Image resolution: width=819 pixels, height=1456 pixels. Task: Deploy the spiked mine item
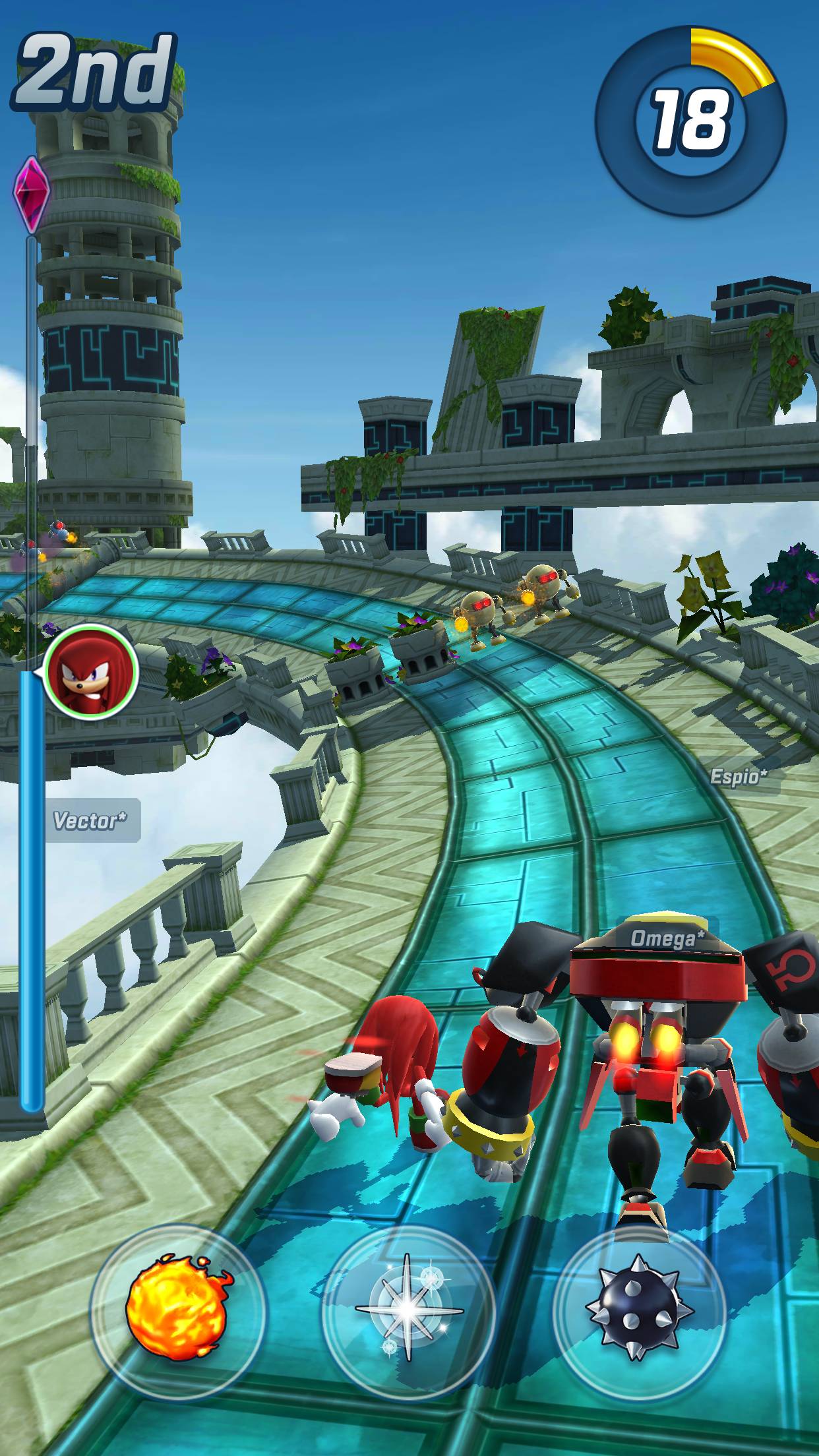[x=639, y=1311]
